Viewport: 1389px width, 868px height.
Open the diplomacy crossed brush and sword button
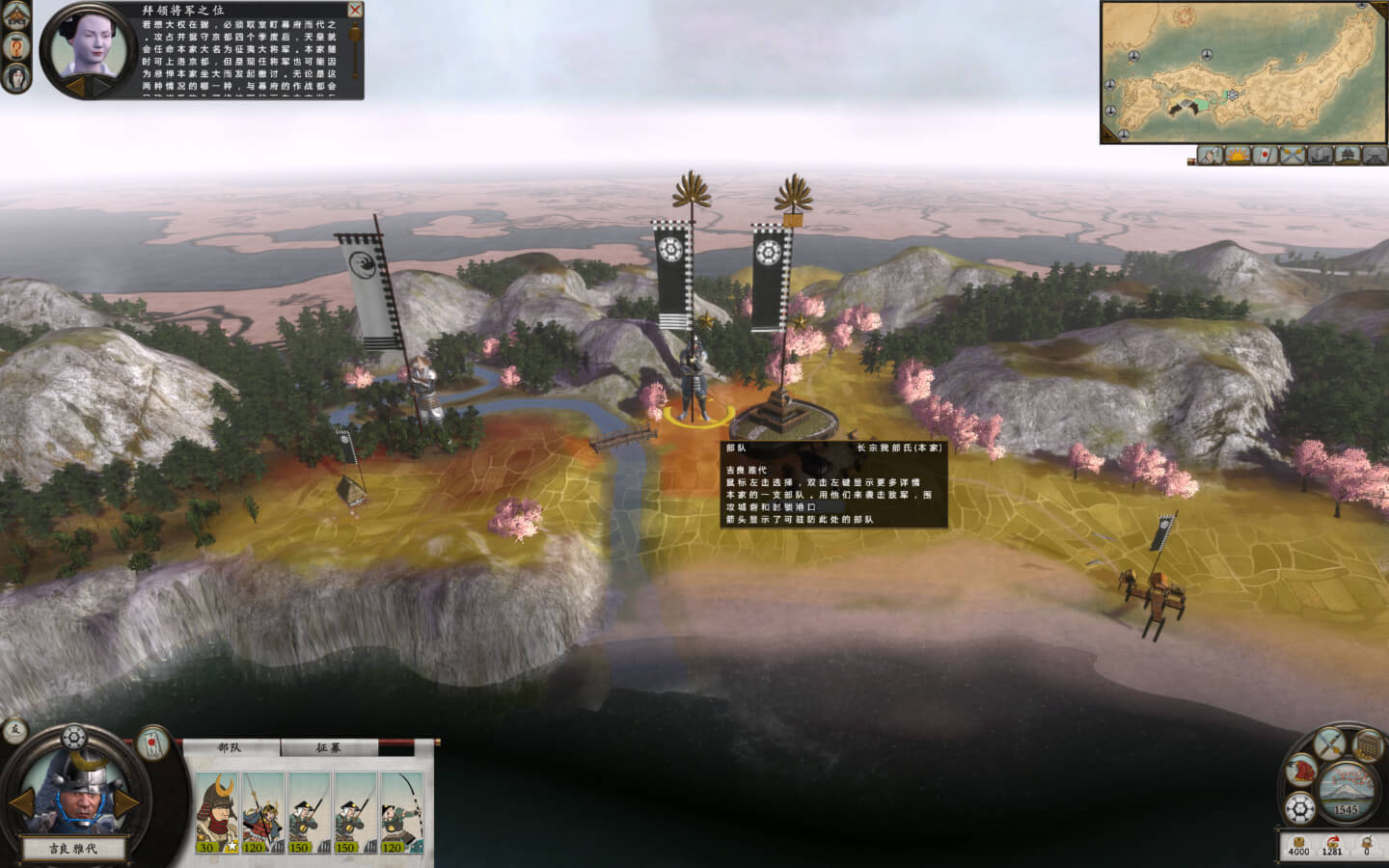coord(1331,743)
